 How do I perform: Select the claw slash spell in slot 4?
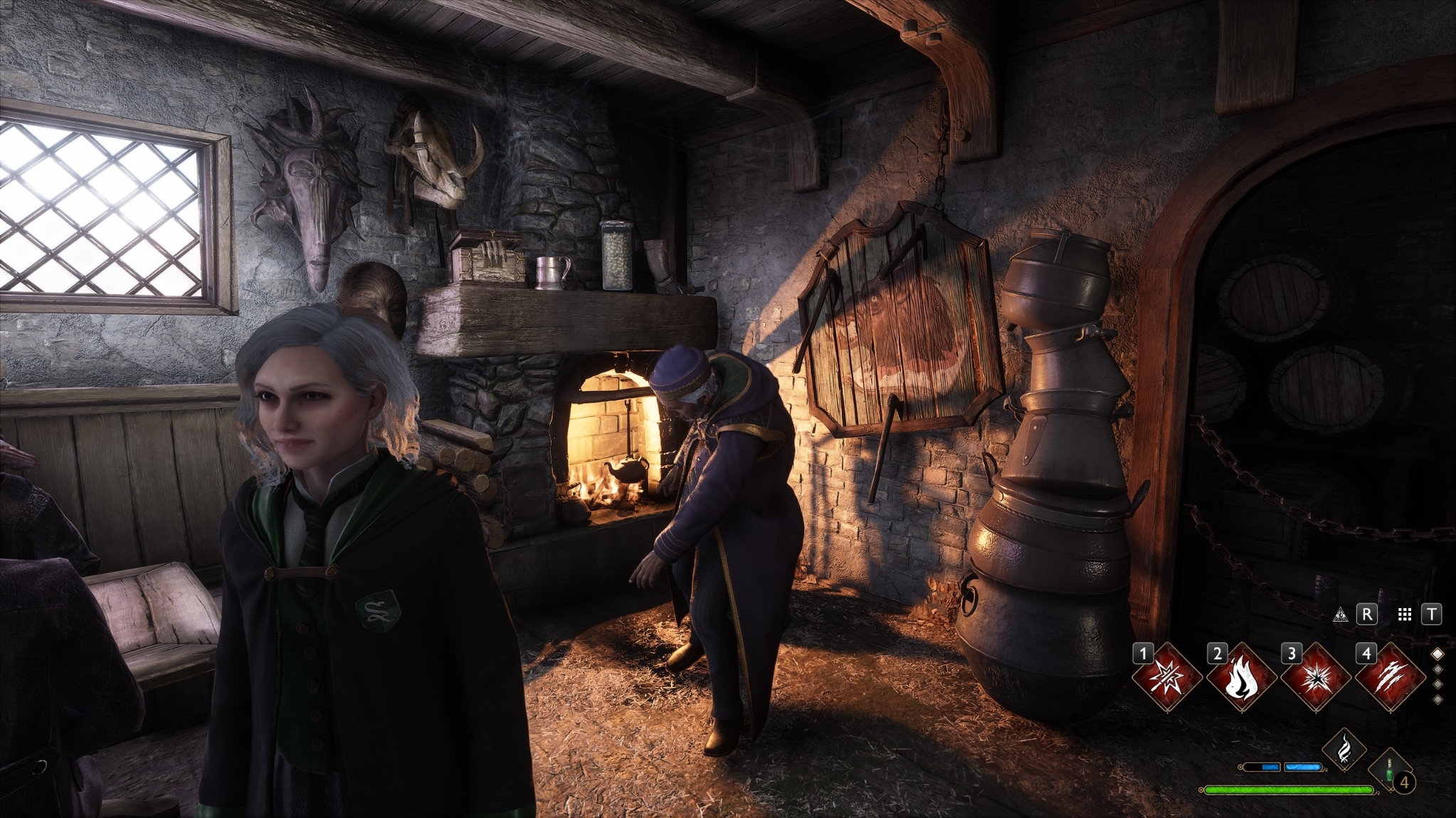point(1390,676)
